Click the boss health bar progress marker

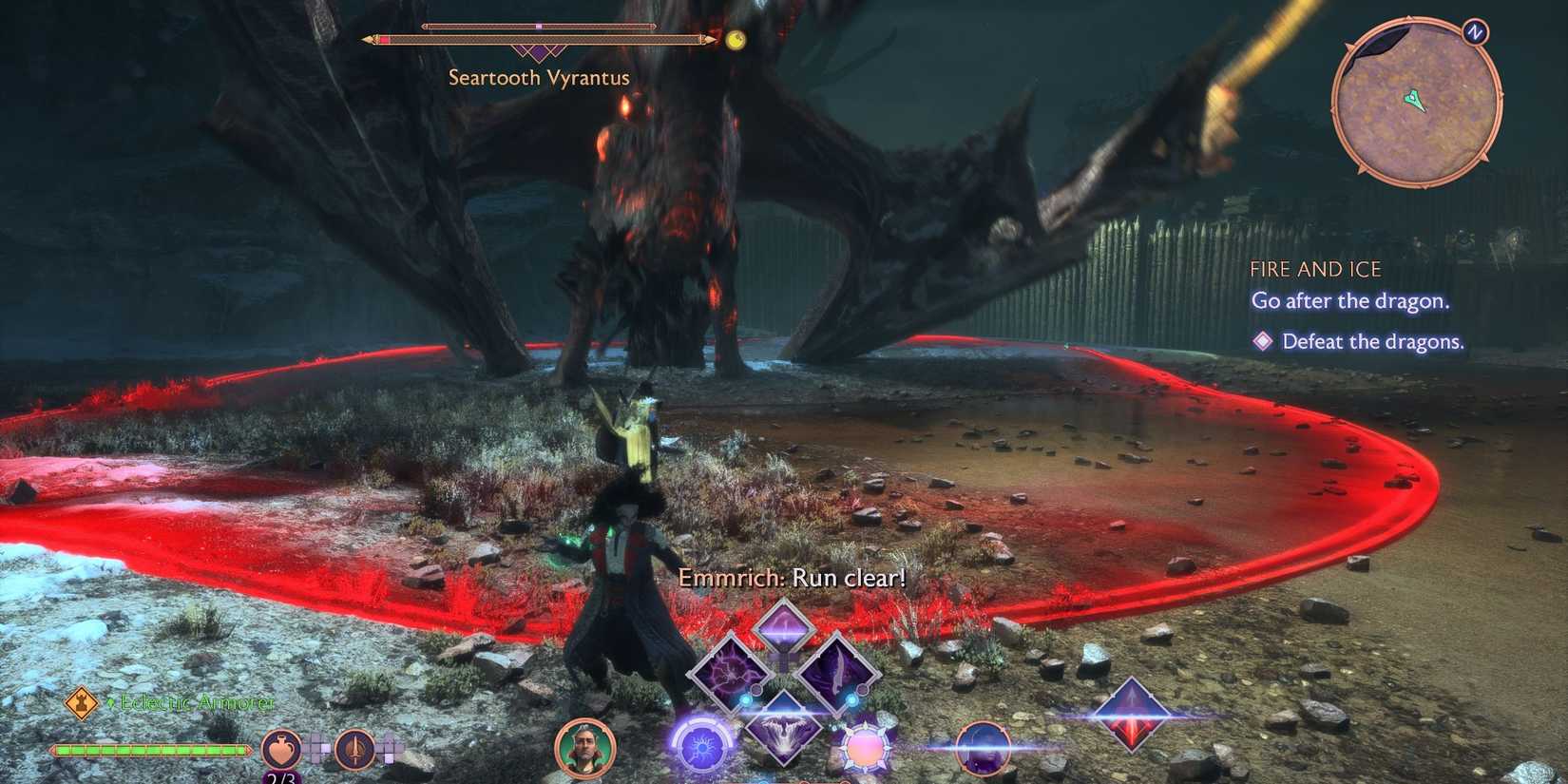[540, 27]
